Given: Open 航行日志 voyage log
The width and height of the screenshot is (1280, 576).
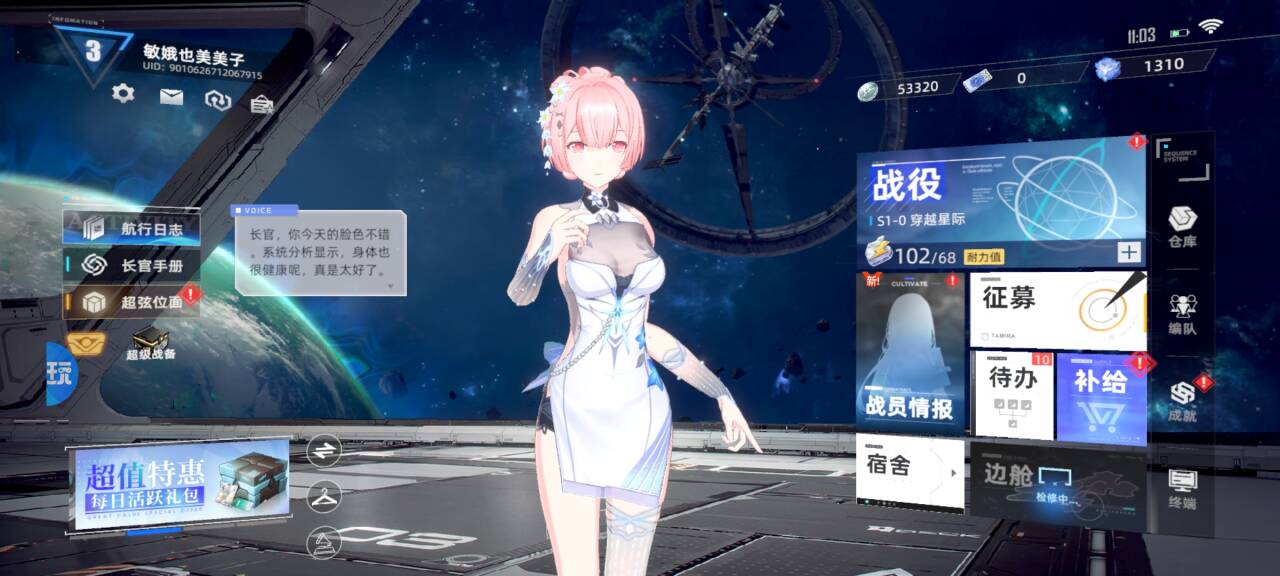Looking at the screenshot, I should pos(132,228).
